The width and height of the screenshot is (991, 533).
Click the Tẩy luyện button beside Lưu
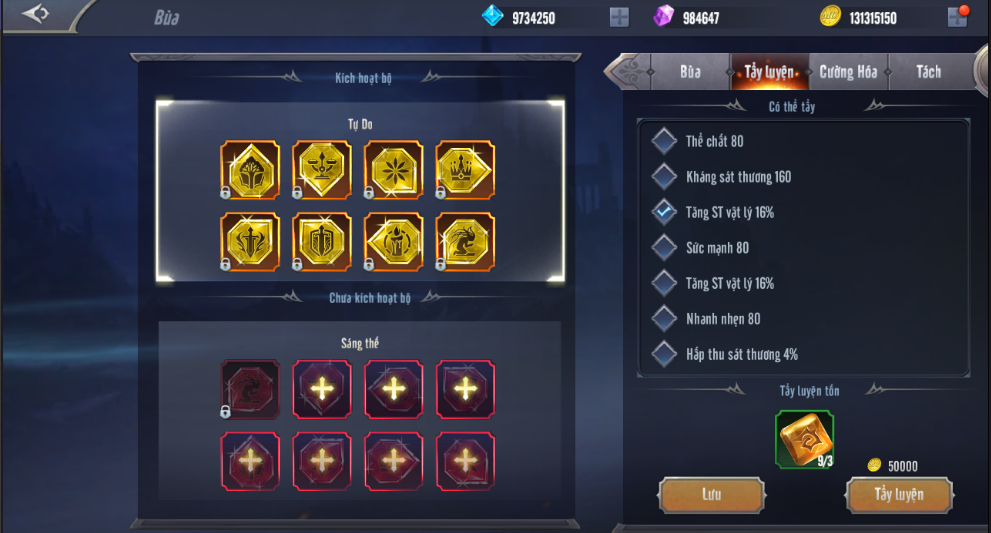tap(898, 495)
